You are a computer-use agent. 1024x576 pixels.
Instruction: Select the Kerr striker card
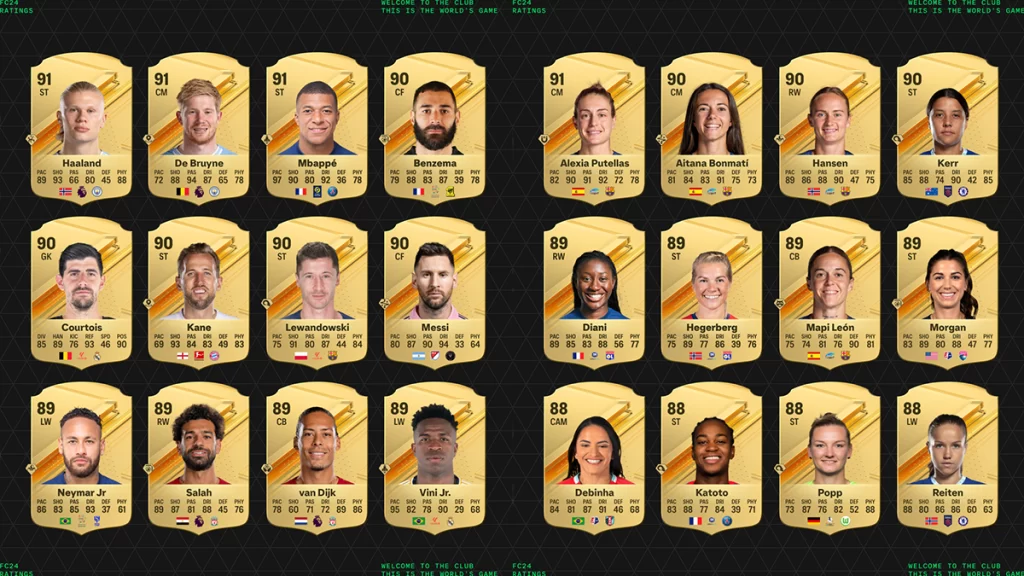[947, 130]
